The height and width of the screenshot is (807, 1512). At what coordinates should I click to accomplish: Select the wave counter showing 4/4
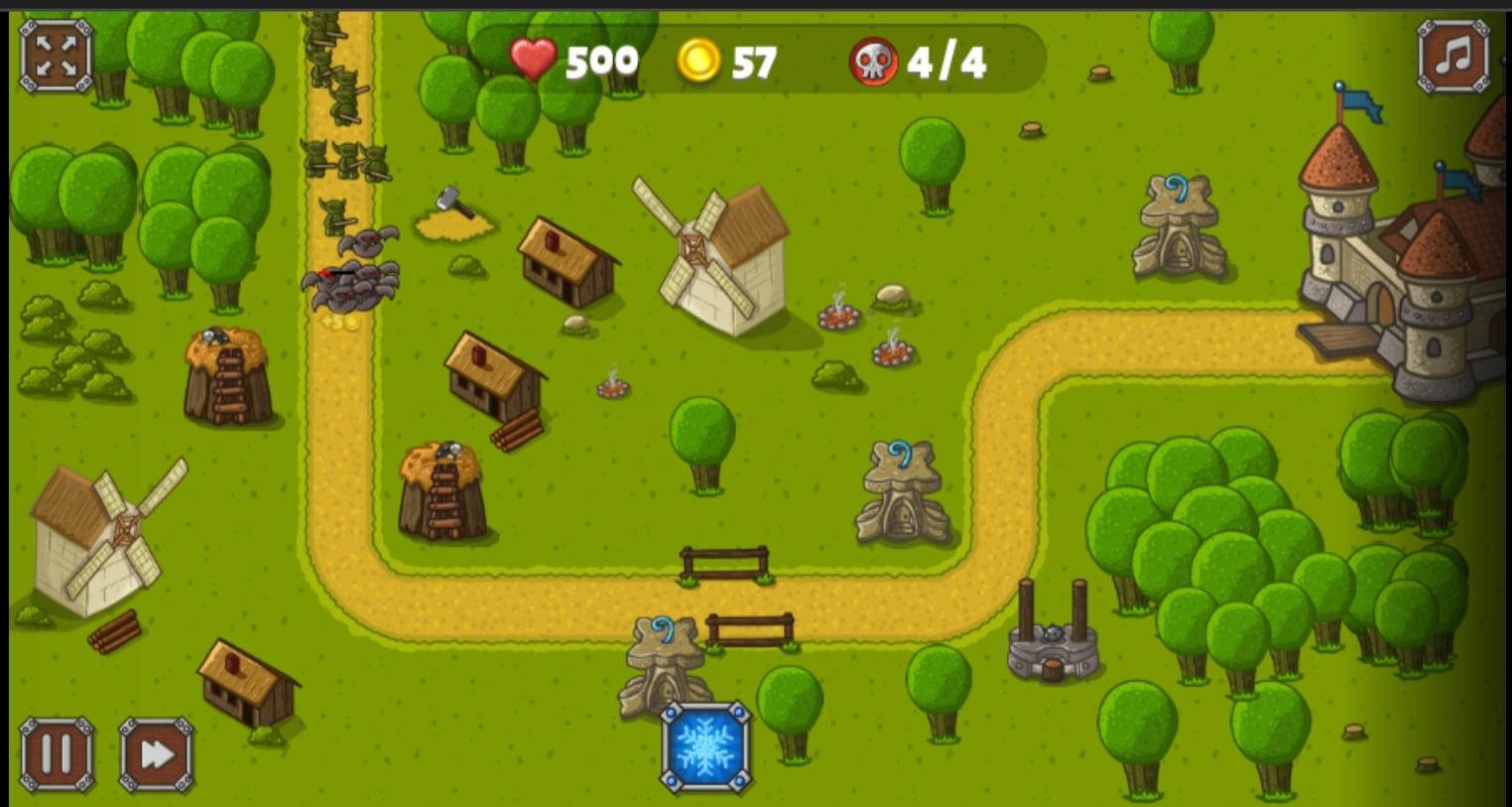(x=945, y=62)
